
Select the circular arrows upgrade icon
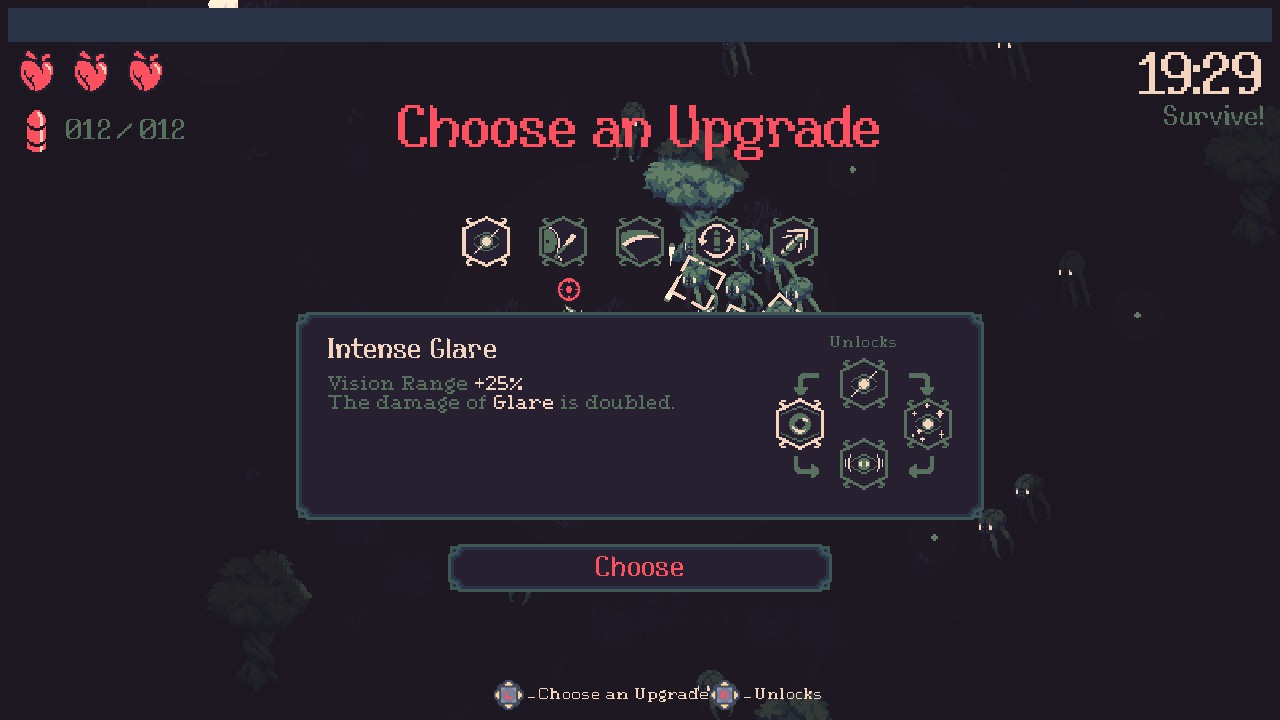pyautogui.click(x=717, y=241)
